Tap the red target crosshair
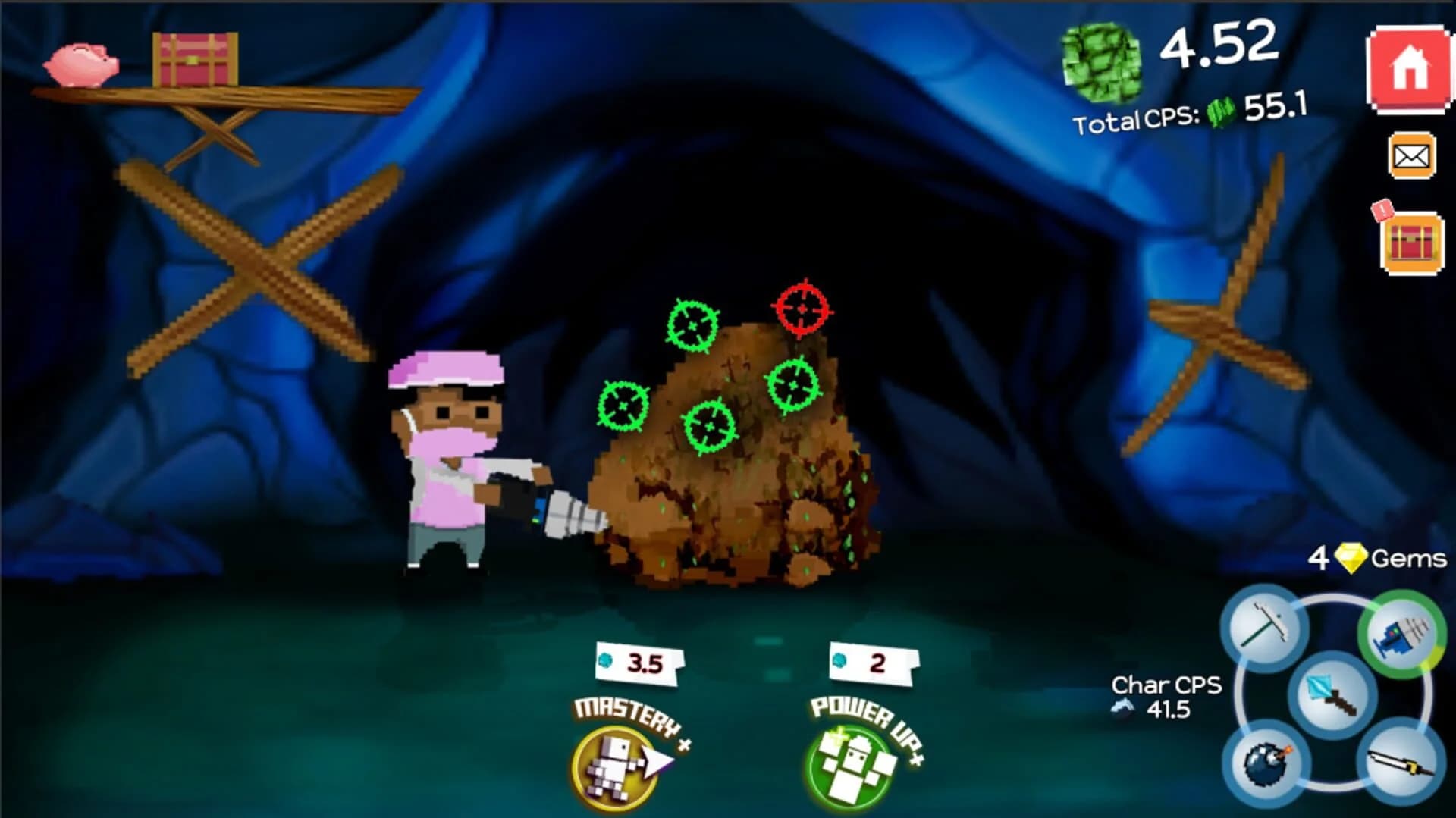1456x818 pixels. pyautogui.click(x=800, y=309)
